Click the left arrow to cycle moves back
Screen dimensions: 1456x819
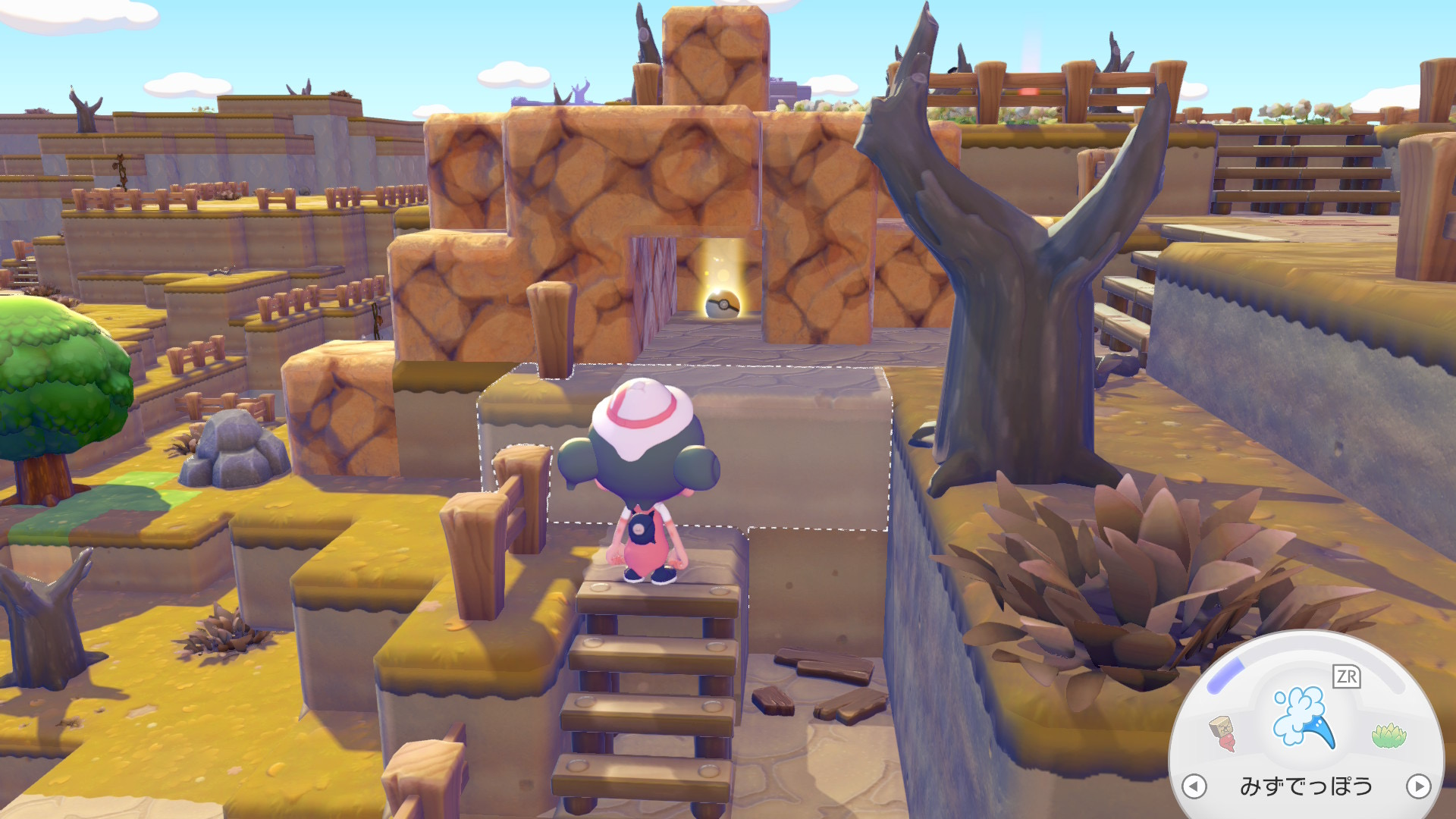click(x=1194, y=786)
